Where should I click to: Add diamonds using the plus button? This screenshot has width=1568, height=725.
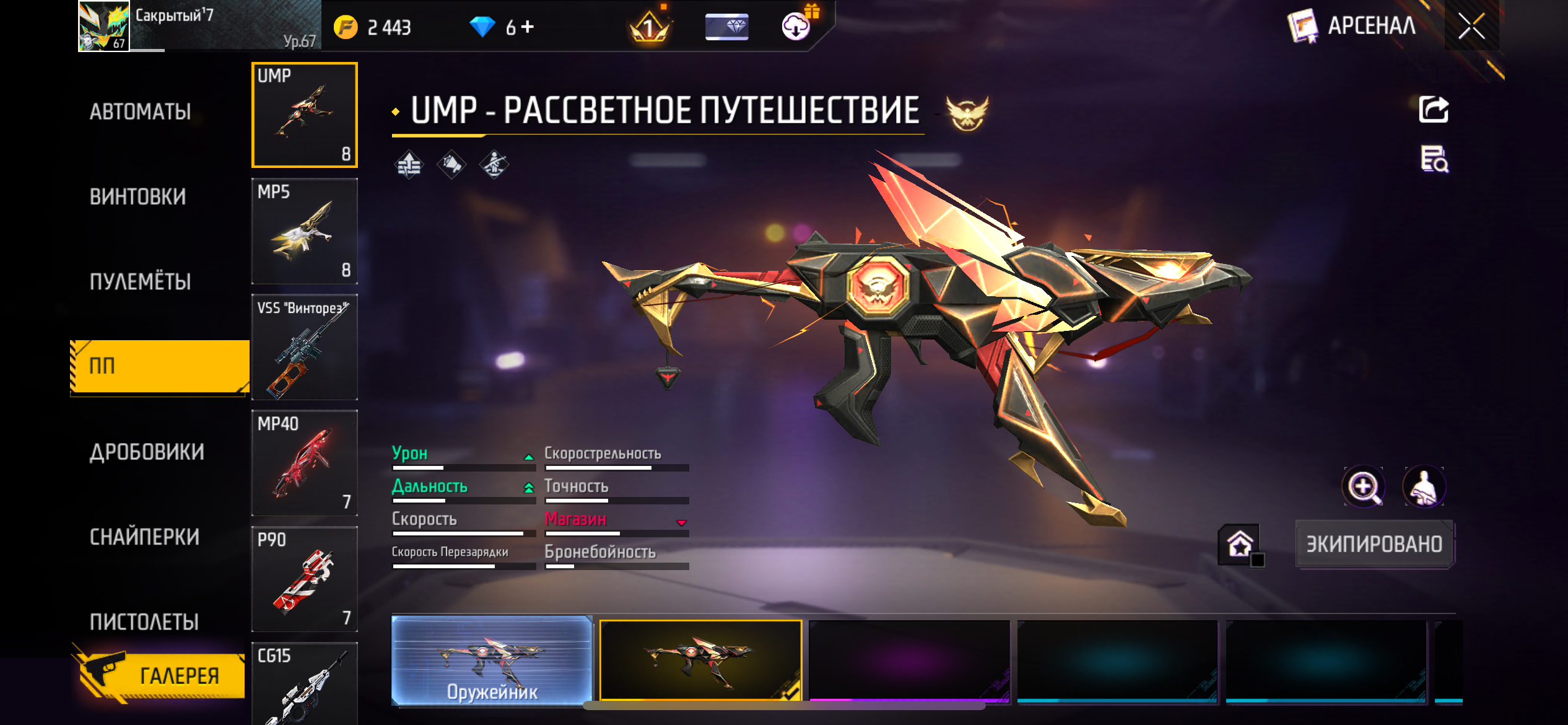[x=528, y=27]
